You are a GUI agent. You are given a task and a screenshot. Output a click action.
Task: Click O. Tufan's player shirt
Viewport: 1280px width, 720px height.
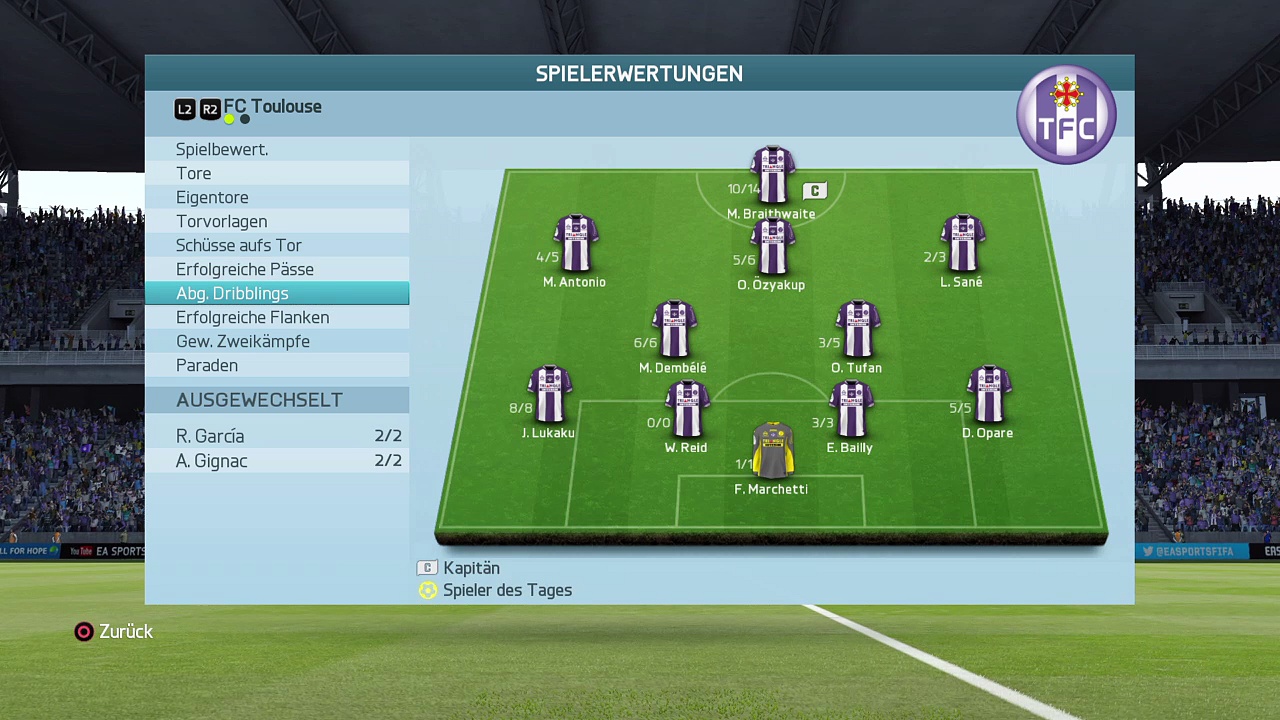coord(857,329)
